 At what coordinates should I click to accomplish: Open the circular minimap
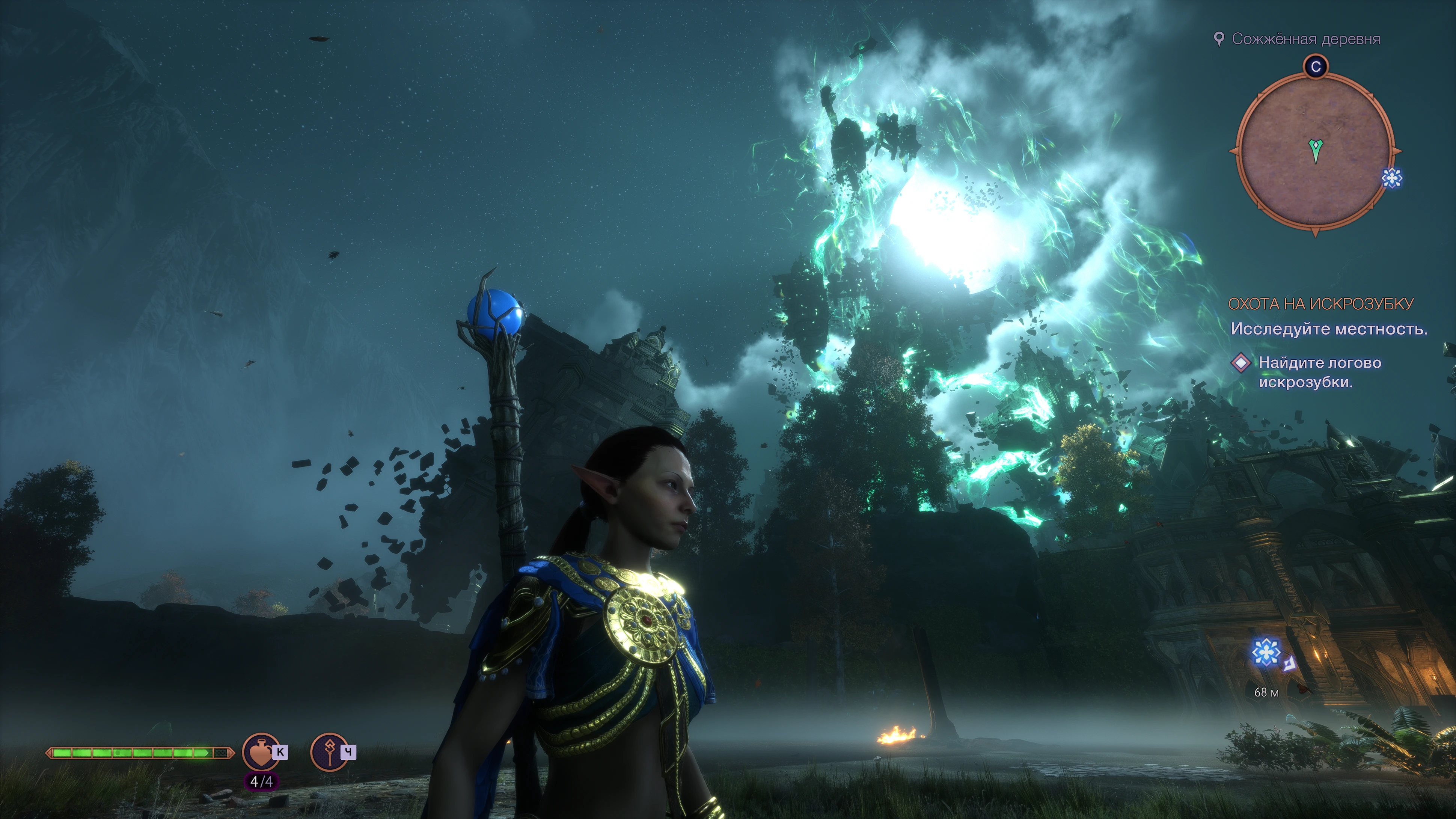click(1315, 152)
